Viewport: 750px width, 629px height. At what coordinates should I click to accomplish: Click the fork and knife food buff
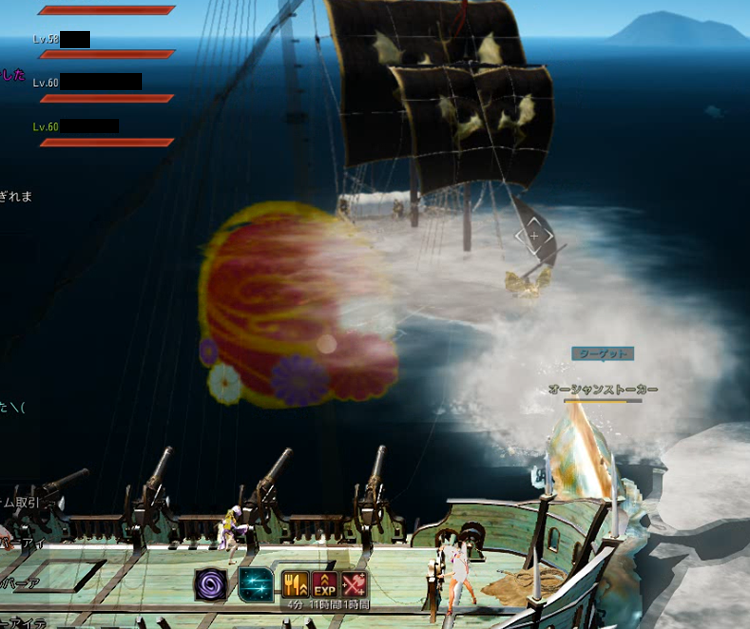(x=296, y=584)
